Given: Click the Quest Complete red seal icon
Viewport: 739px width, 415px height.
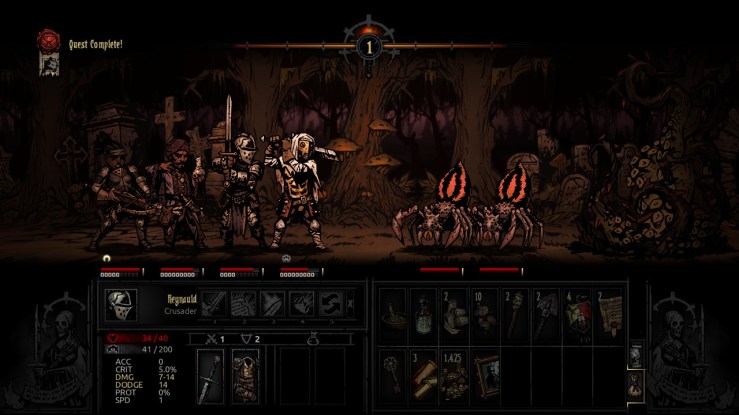Looking at the screenshot, I should pos(45,39).
